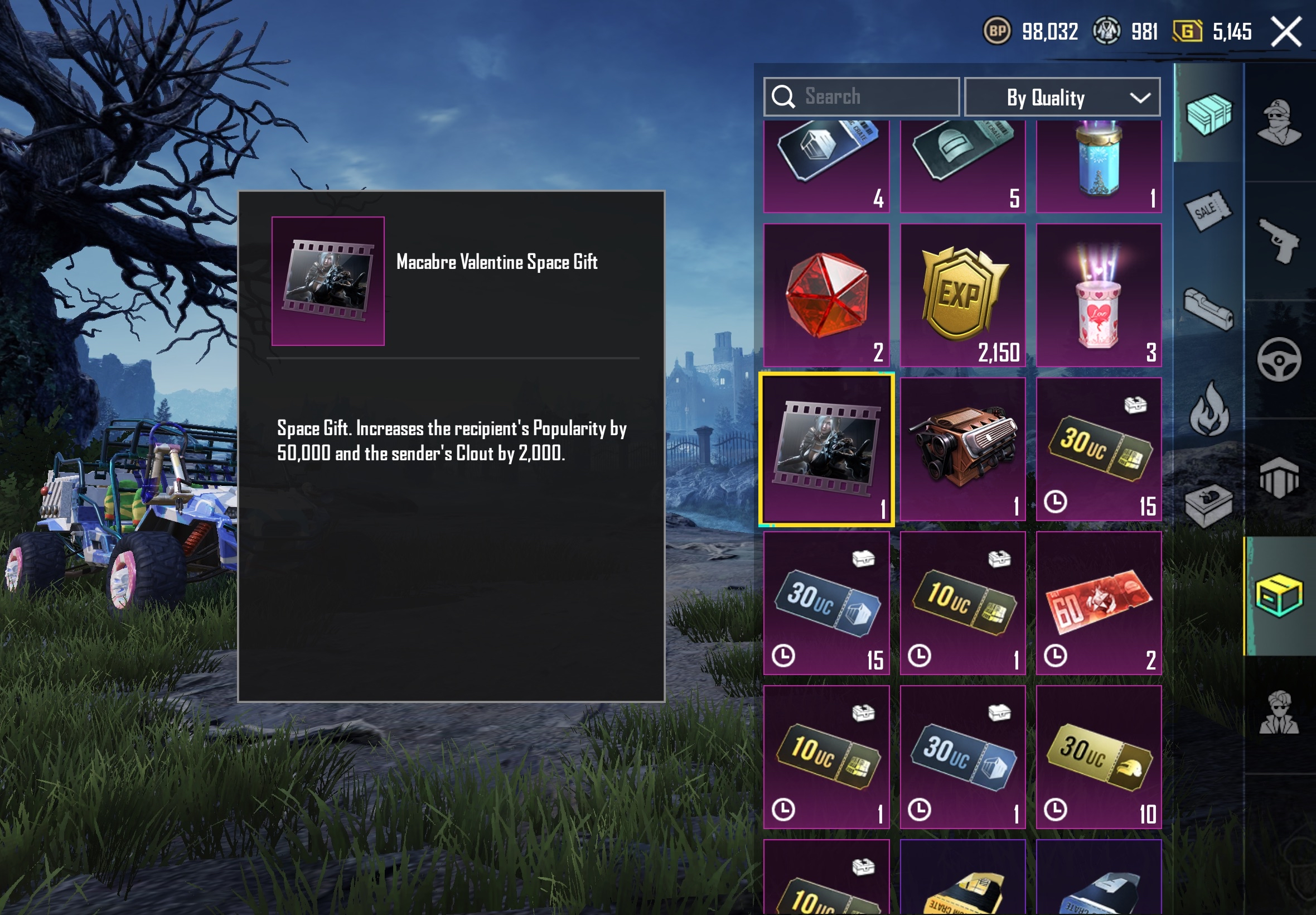Switch to the pistol weapons tab
Image resolution: width=1316 pixels, height=915 pixels.
tap(1279, 242)
